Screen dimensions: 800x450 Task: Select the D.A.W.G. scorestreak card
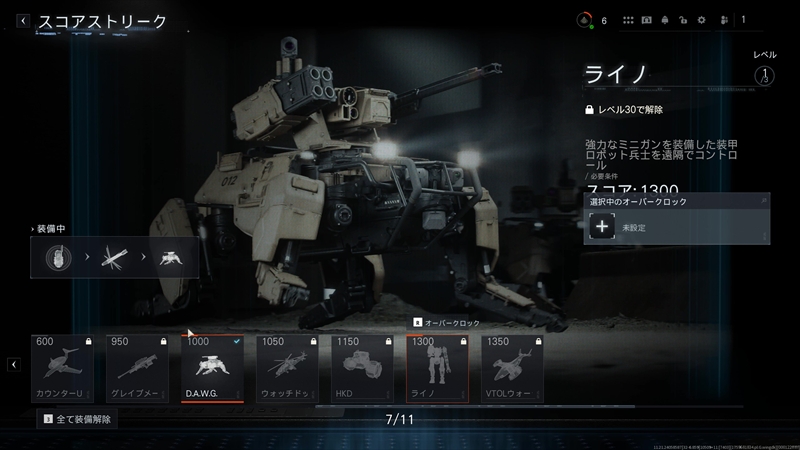(x=212, y=367)
